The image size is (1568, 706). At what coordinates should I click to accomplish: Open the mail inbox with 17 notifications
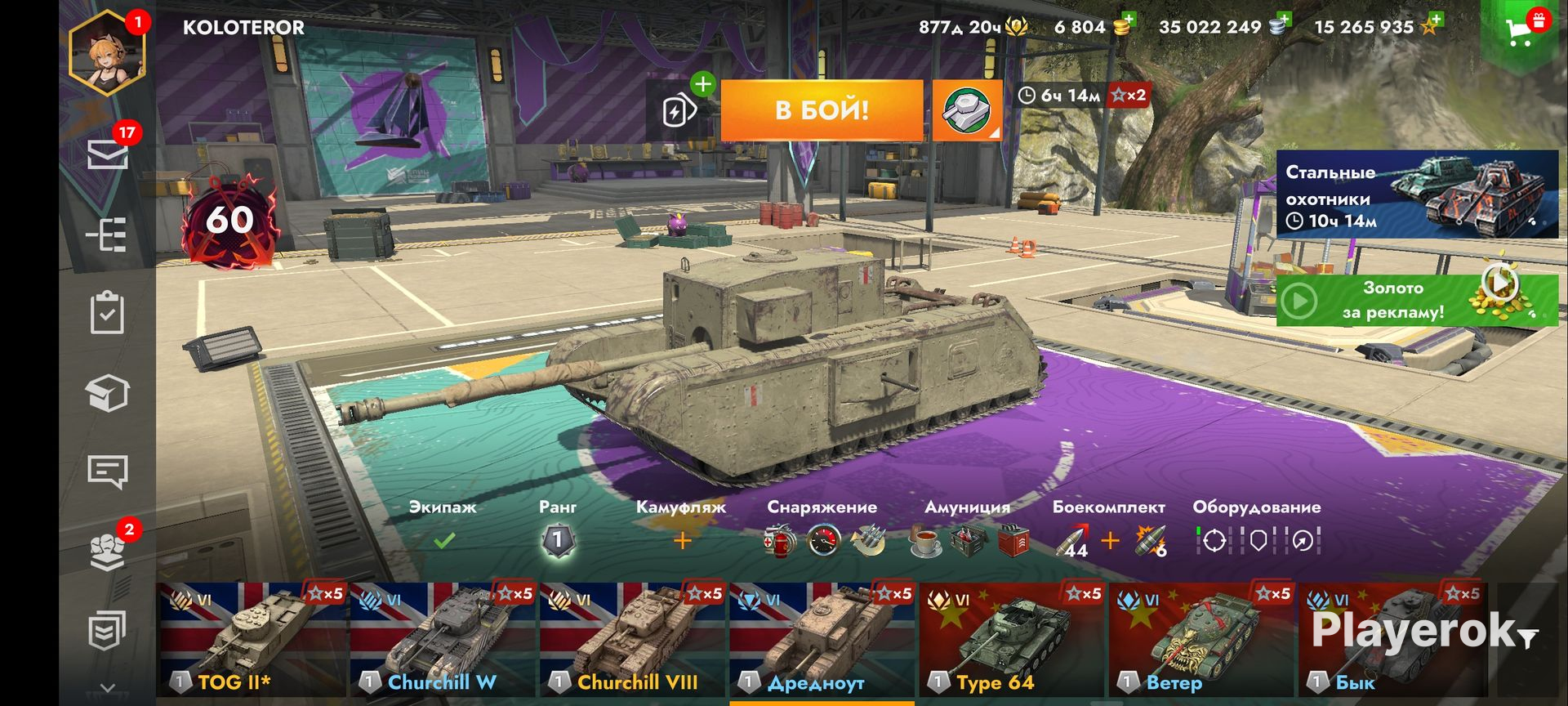108,153
